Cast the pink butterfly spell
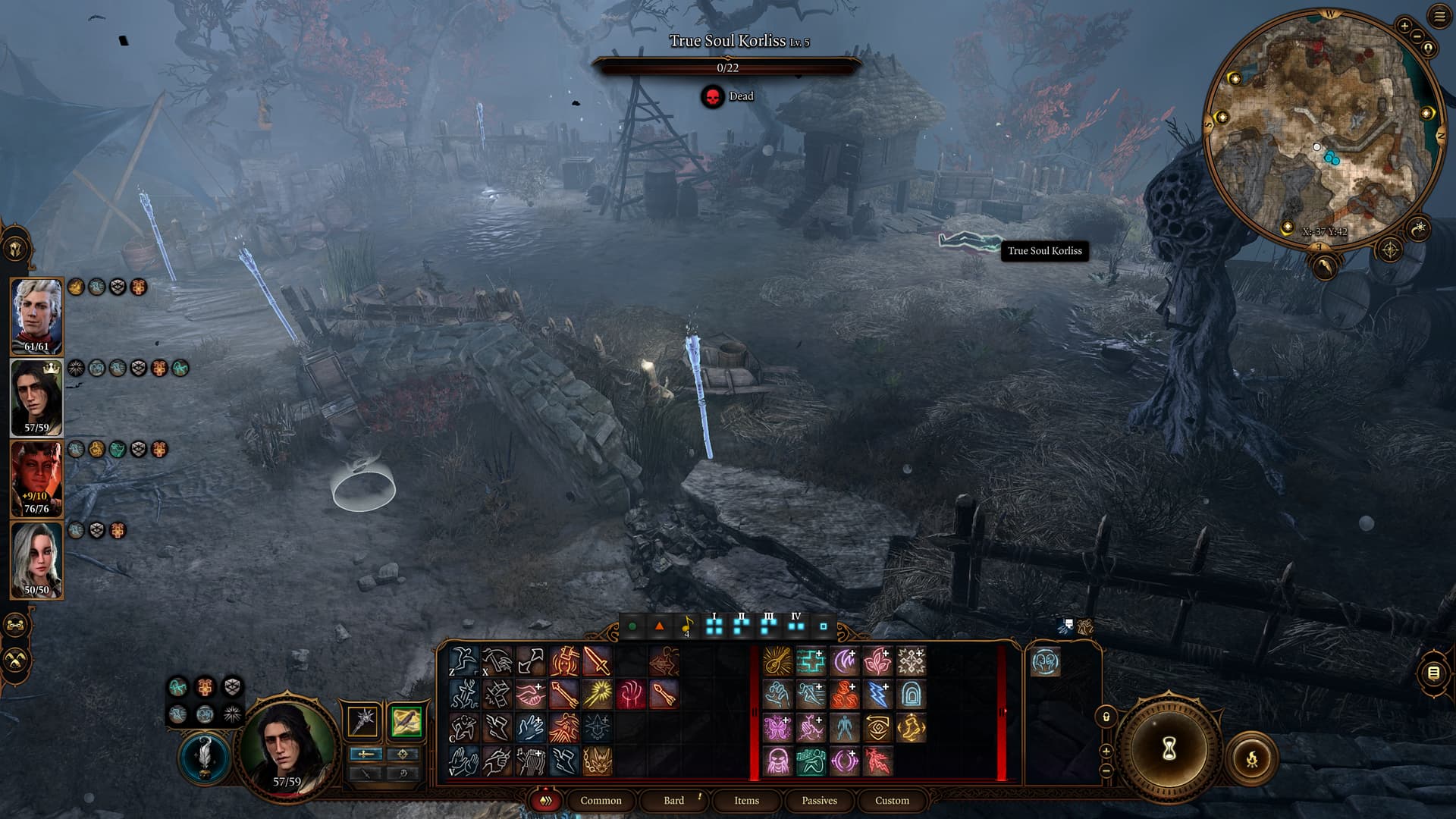Screen dimensions: 1456x819 coord(777,728)
